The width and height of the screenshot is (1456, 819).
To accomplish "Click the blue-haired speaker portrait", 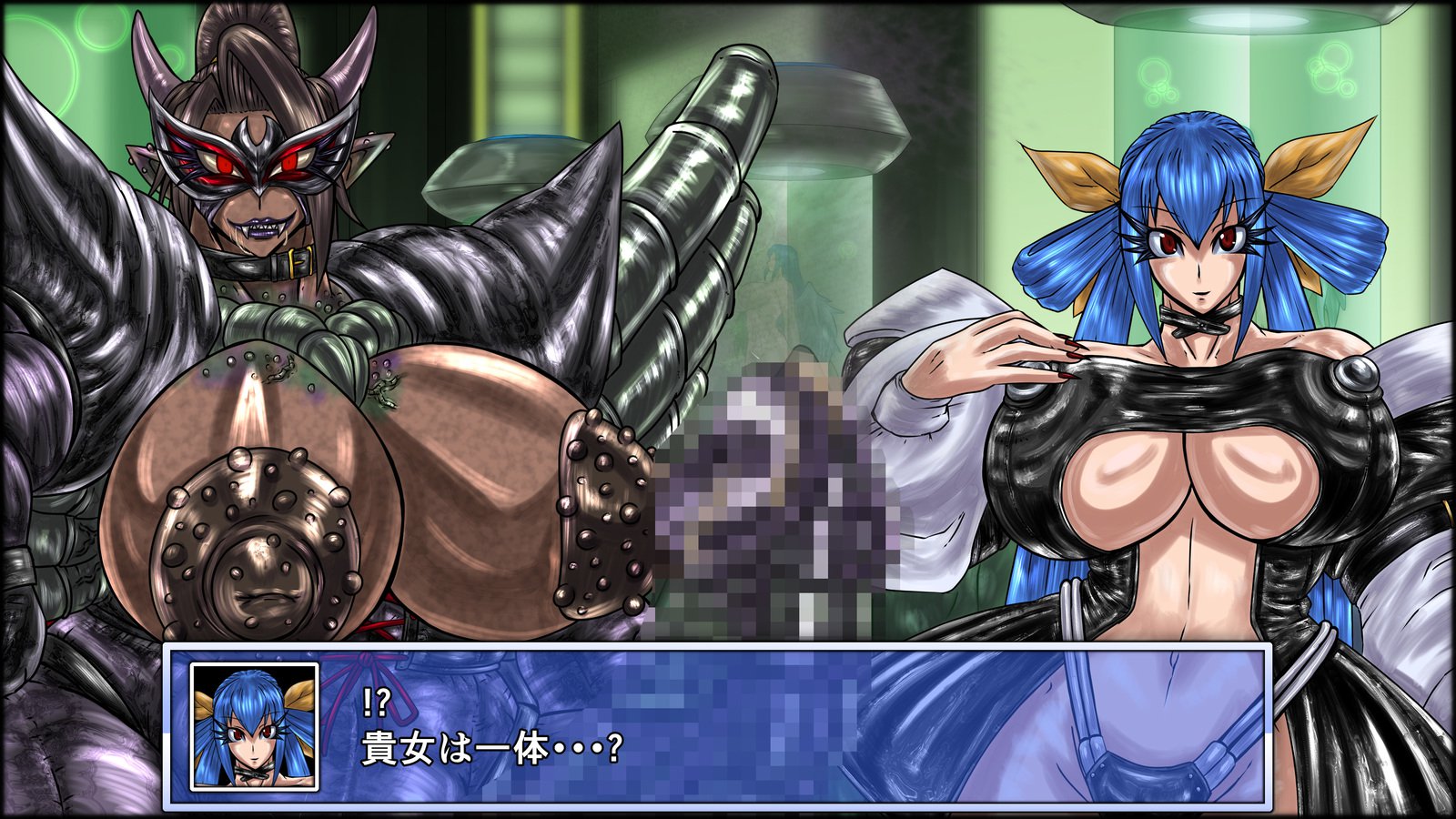I will 254,726.
